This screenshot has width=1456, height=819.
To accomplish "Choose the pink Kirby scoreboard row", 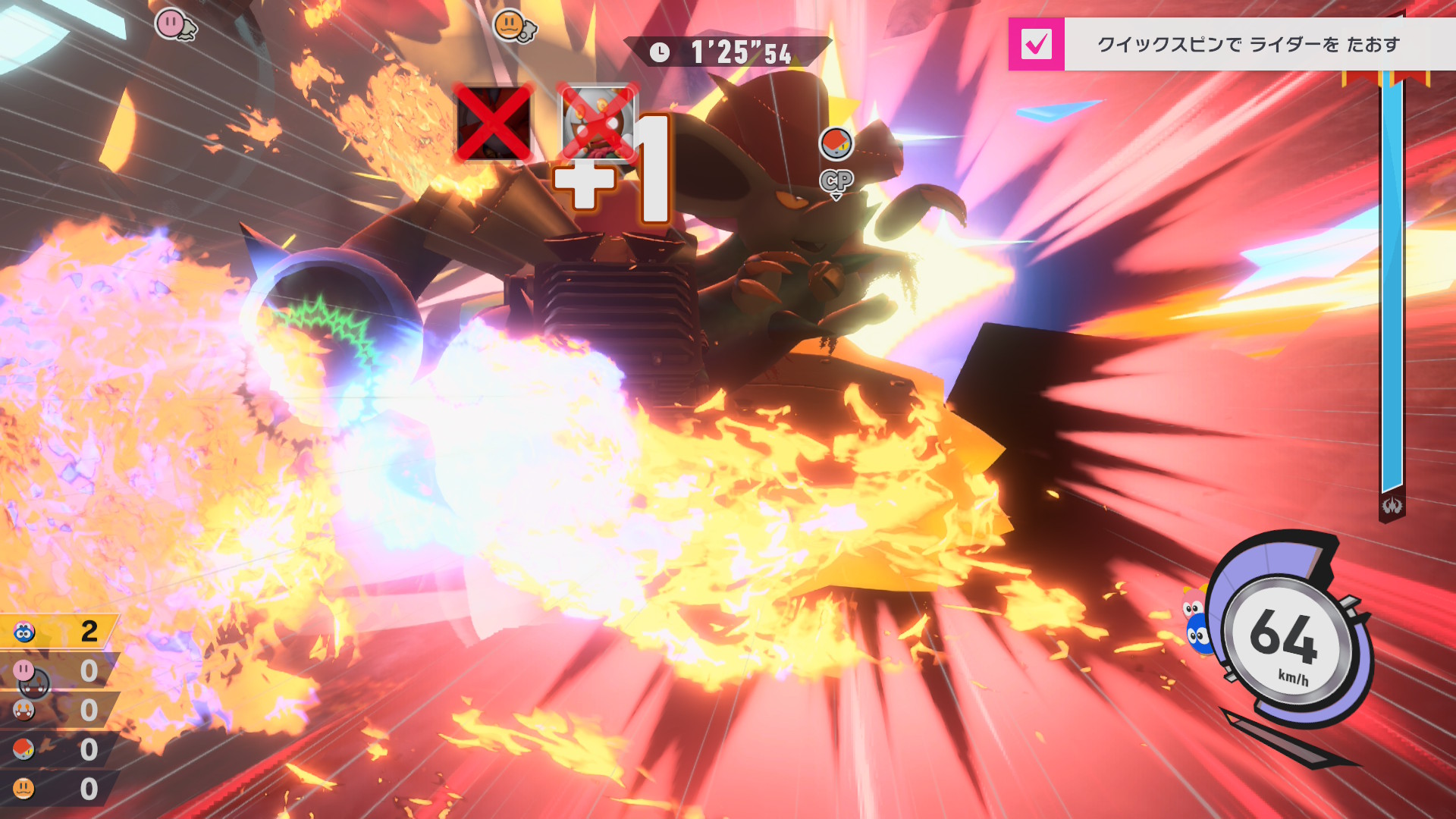I will click(59, 670).
